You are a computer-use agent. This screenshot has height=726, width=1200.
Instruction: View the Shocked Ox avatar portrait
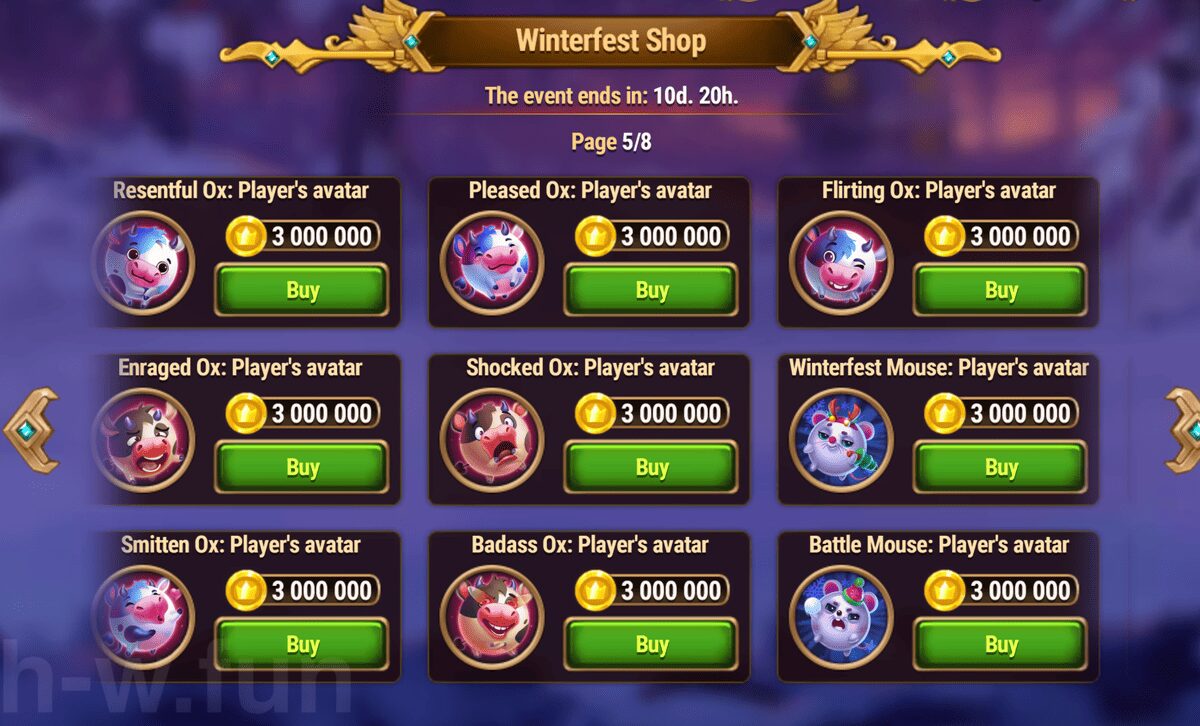point(492,440)
